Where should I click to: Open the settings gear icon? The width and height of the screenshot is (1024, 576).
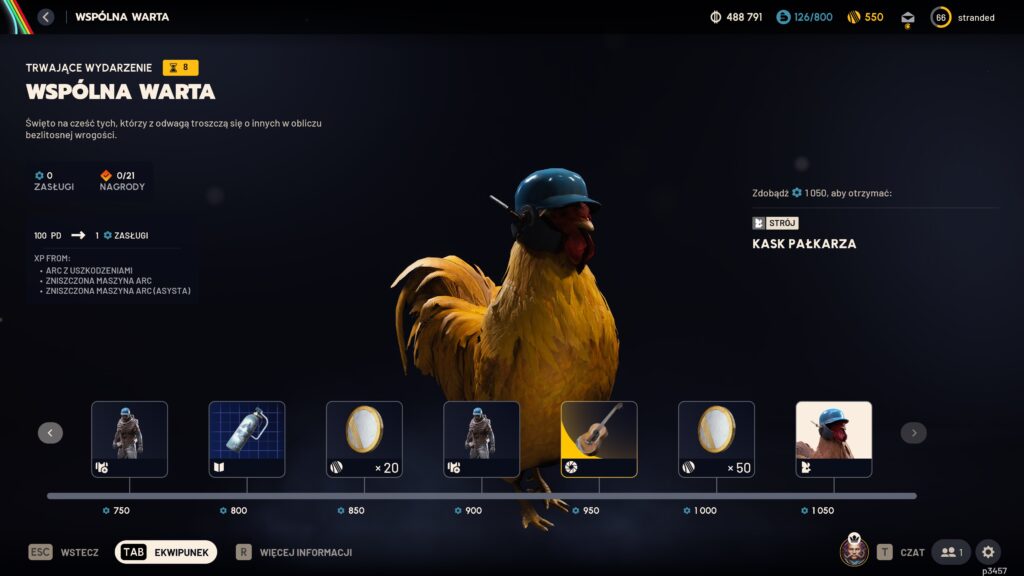coord(987,552)
